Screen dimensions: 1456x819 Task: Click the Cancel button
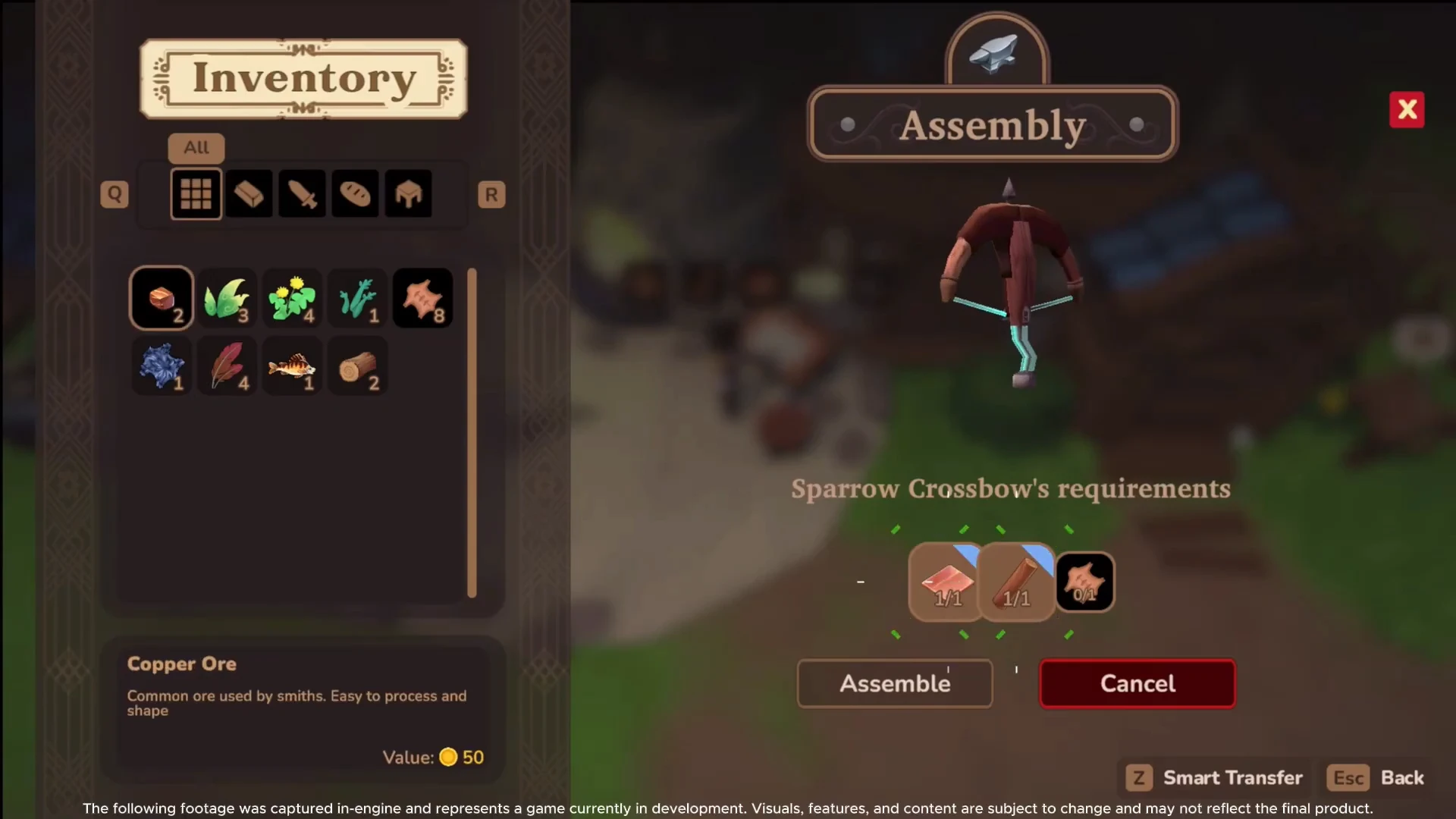click(x=1137, y=683)
